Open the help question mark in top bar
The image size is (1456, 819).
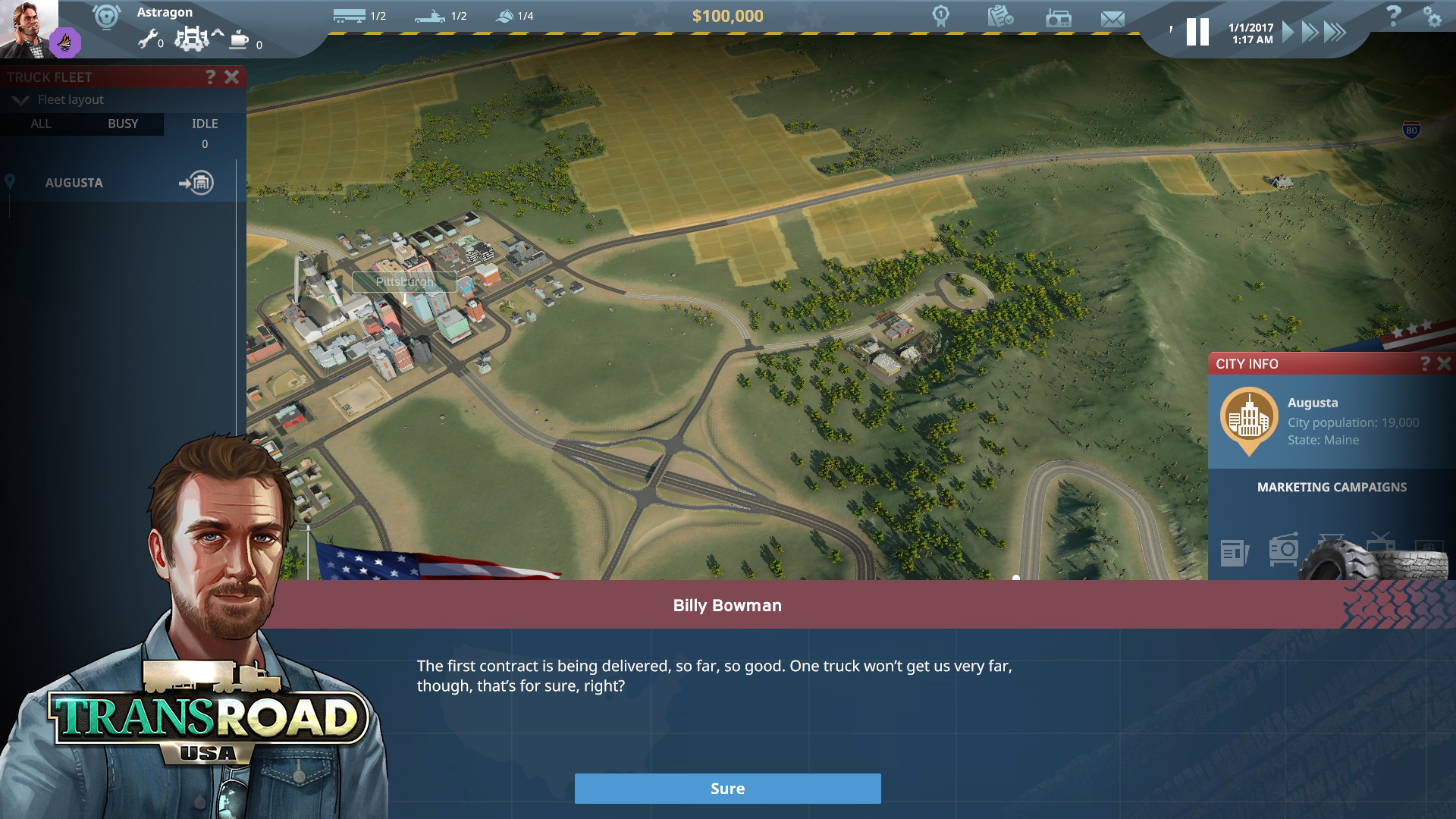tap(1393, 16)
